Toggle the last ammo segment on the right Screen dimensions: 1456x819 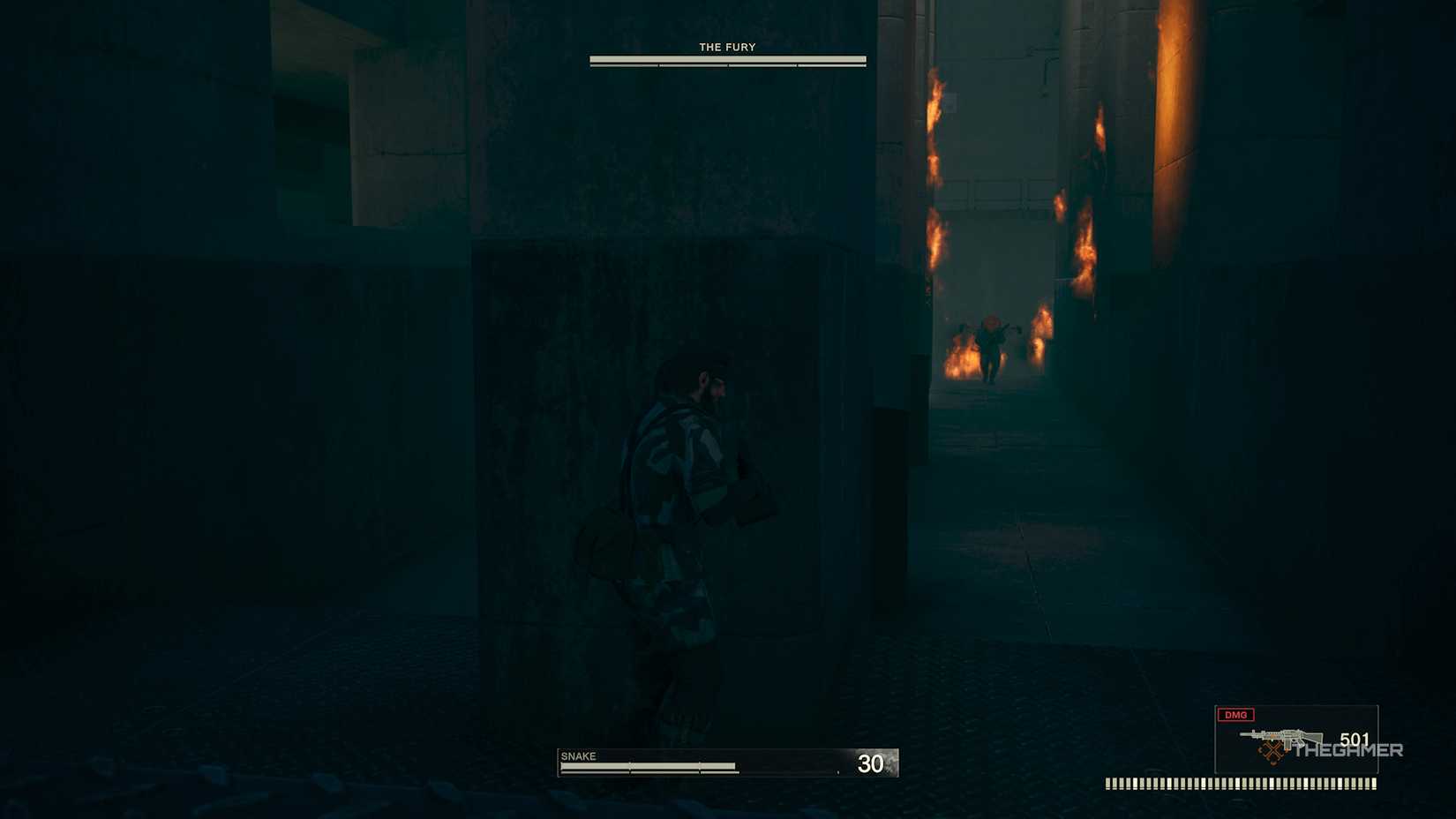pyautogui.click(x=1374, y=781)
